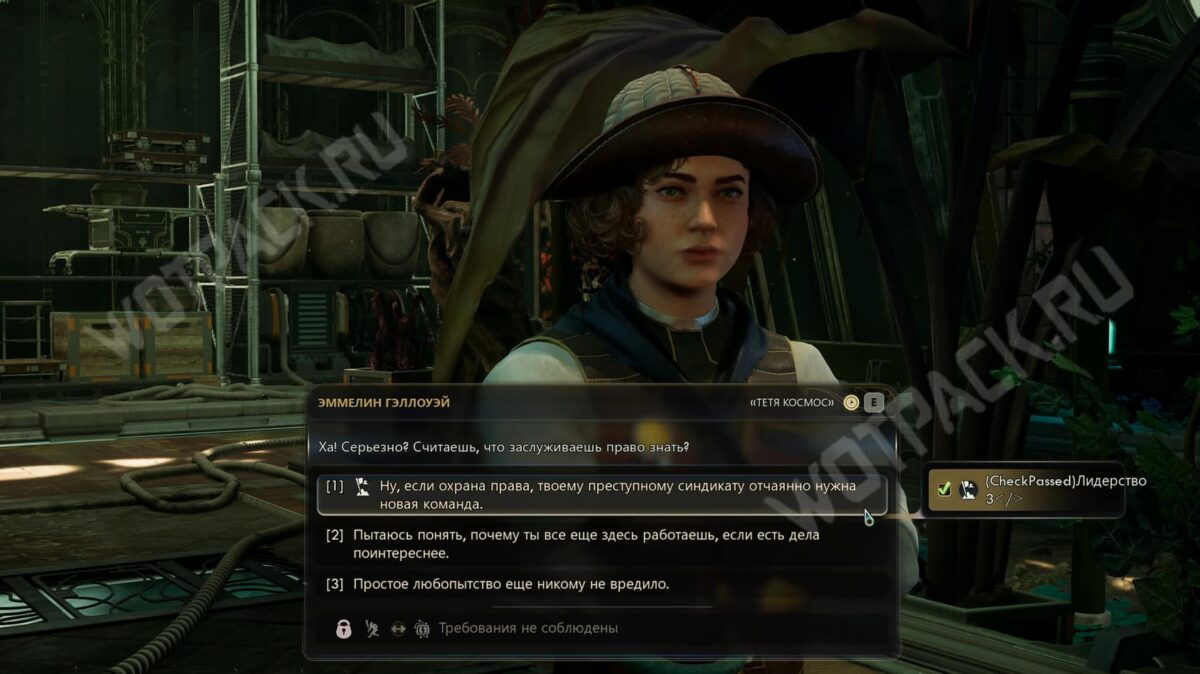The height and width of the screenshot is (674, 1200).
Task: Click the locked reply with unmet requirements
Action: tap(527, 628)
